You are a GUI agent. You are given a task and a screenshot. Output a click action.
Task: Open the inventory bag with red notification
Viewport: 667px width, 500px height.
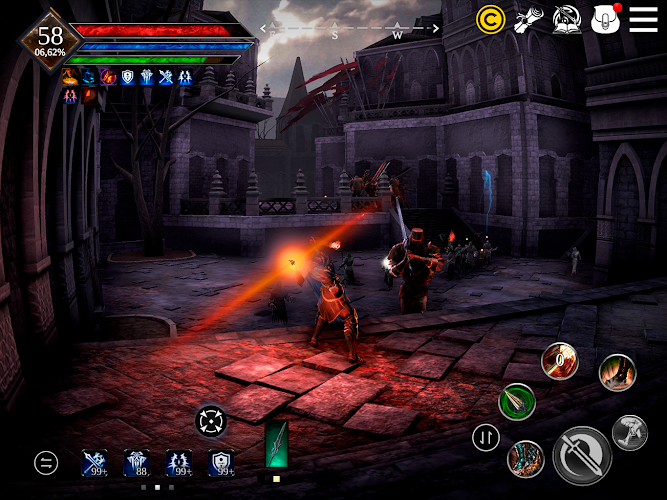[606, 19]
